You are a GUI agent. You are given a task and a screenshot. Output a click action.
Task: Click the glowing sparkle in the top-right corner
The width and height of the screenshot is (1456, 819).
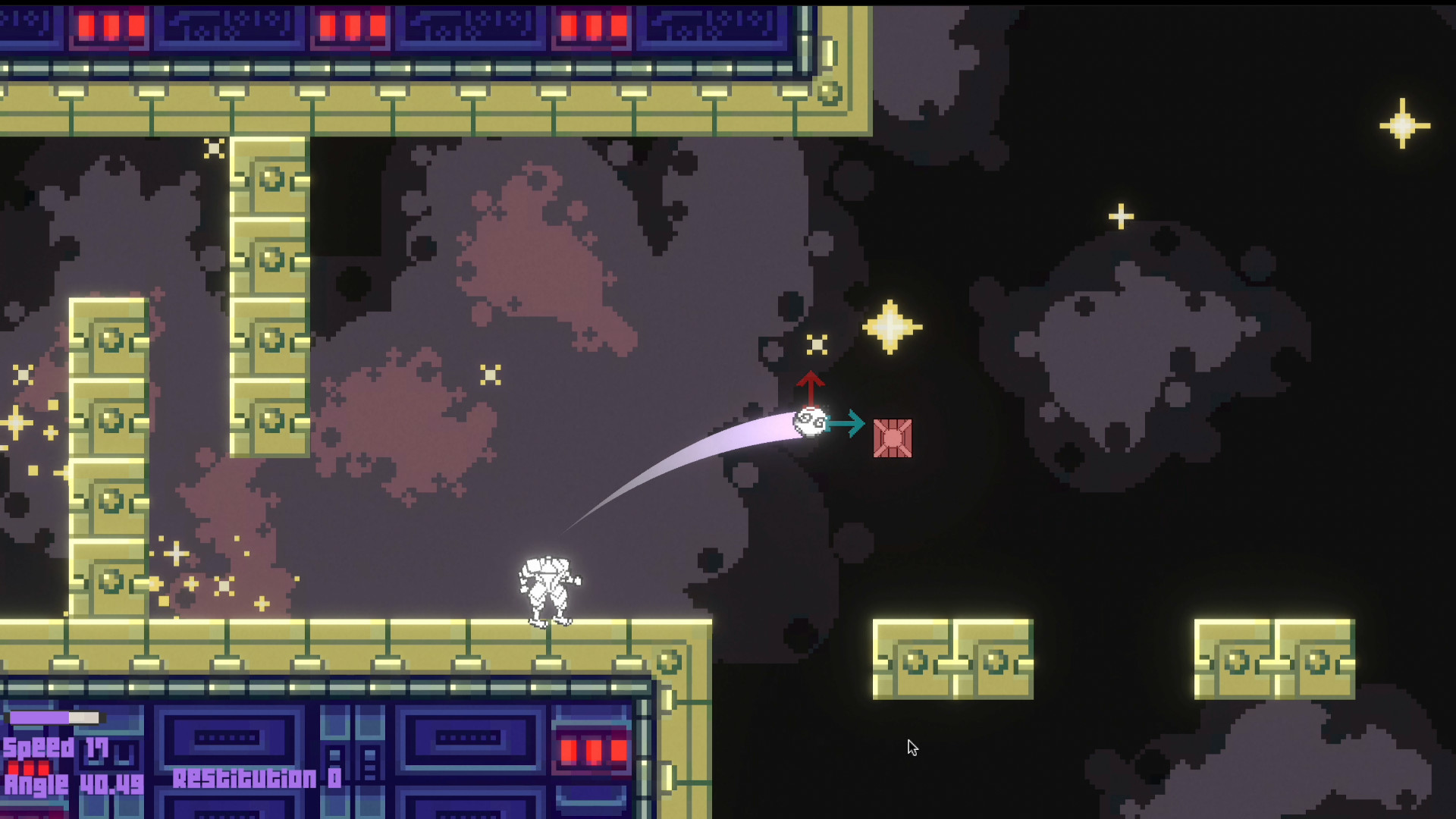pos(1404,124)
